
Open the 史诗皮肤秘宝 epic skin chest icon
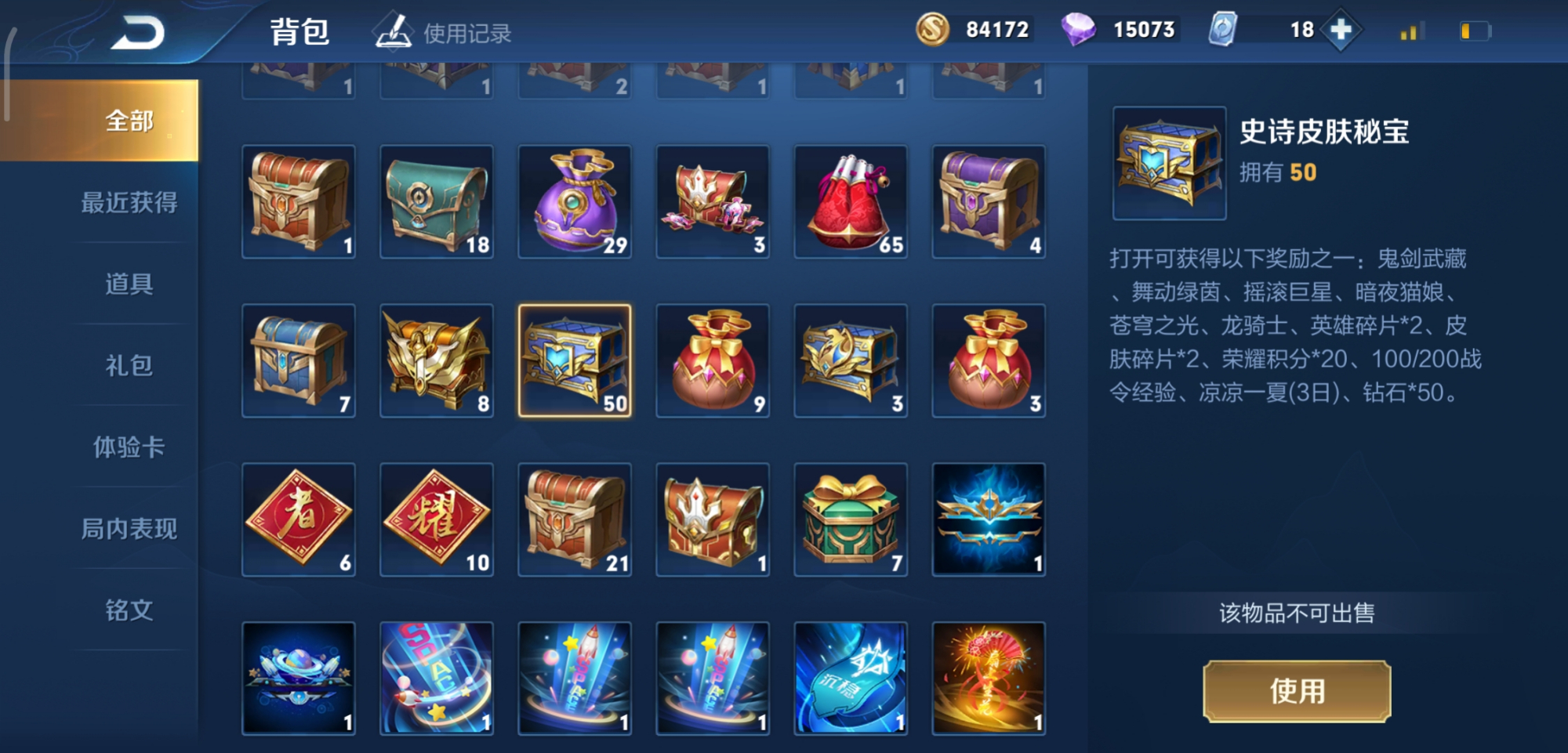575,360
